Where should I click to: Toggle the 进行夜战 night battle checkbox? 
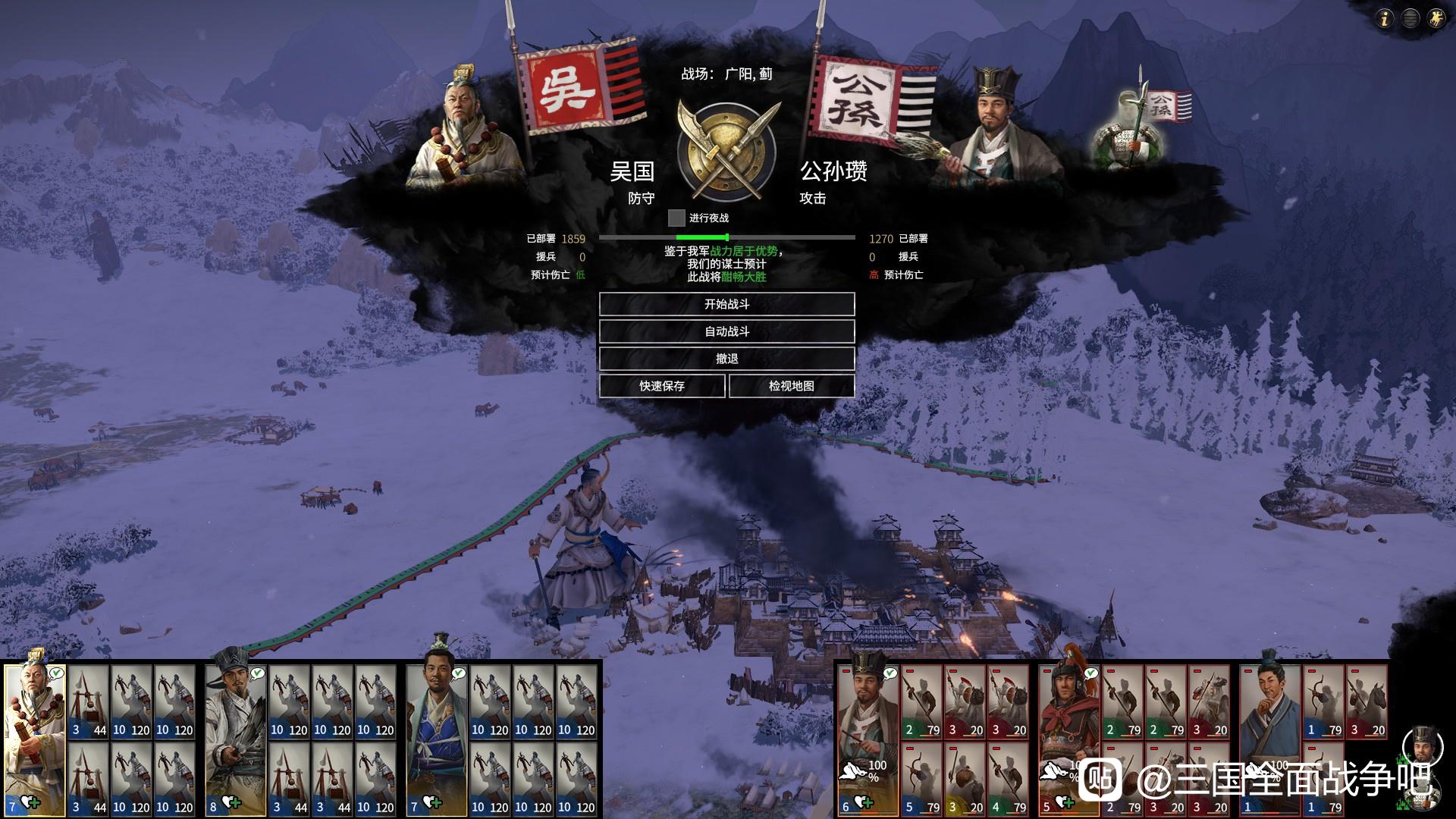pos(676,218)
